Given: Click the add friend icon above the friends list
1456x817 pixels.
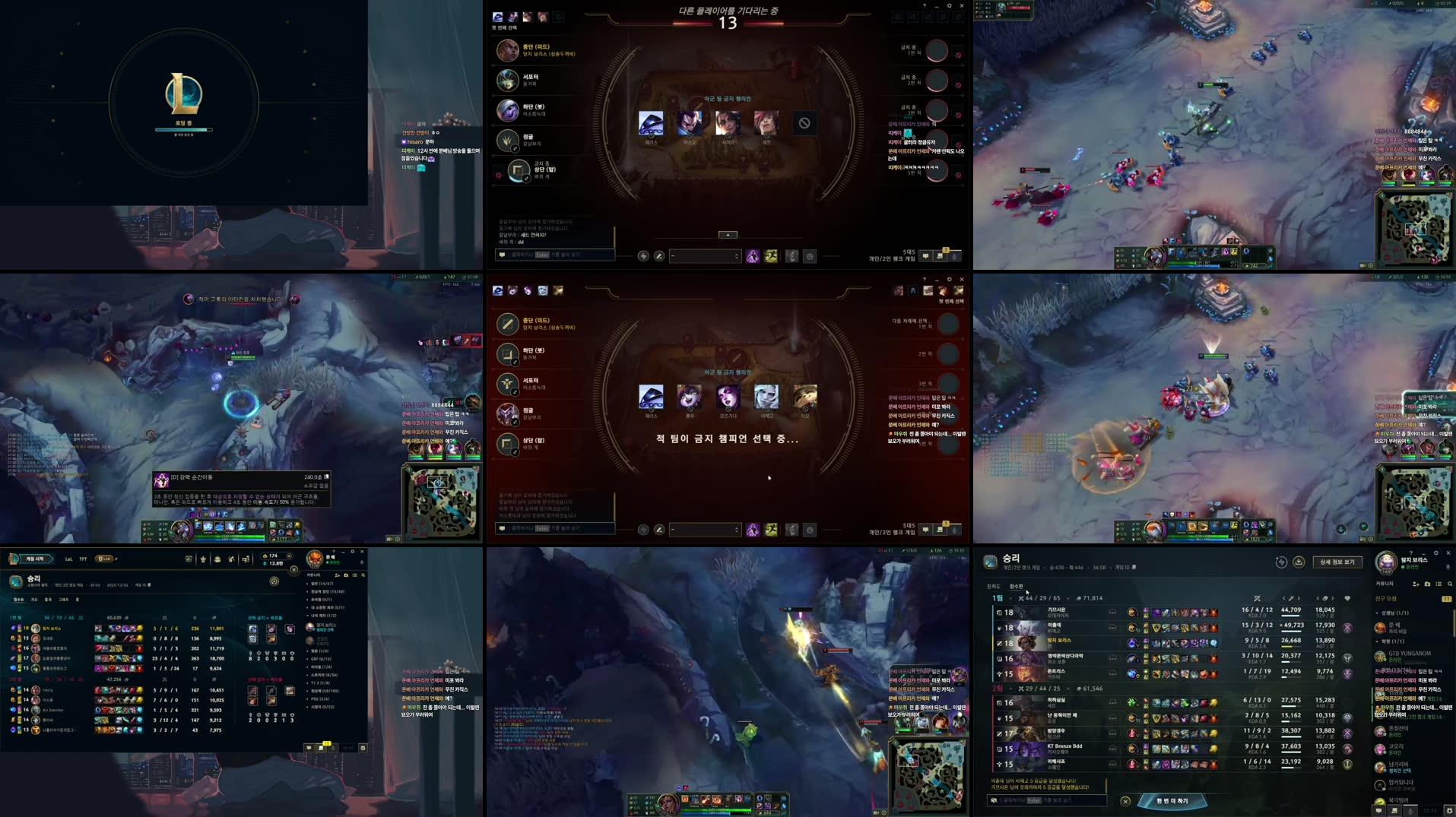Looking at the screenshot, I should (1415, 584).
